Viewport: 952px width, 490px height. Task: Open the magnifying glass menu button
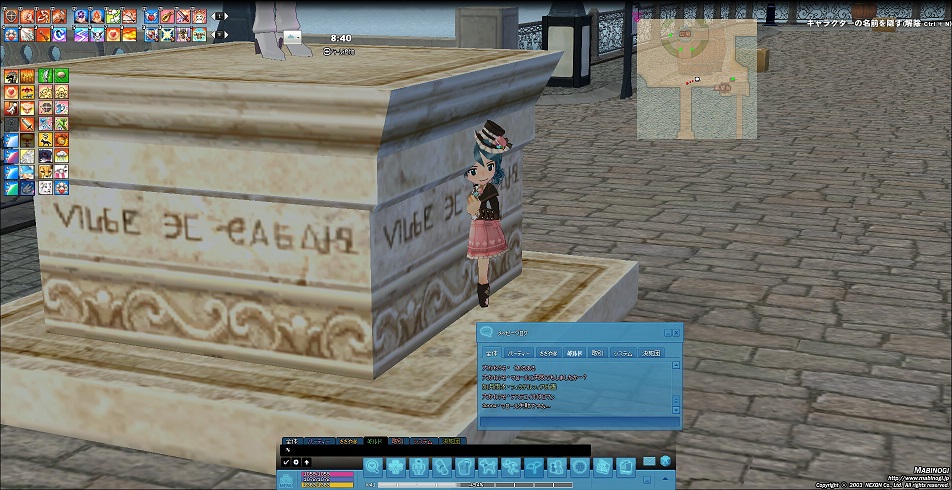pos(372,467)
